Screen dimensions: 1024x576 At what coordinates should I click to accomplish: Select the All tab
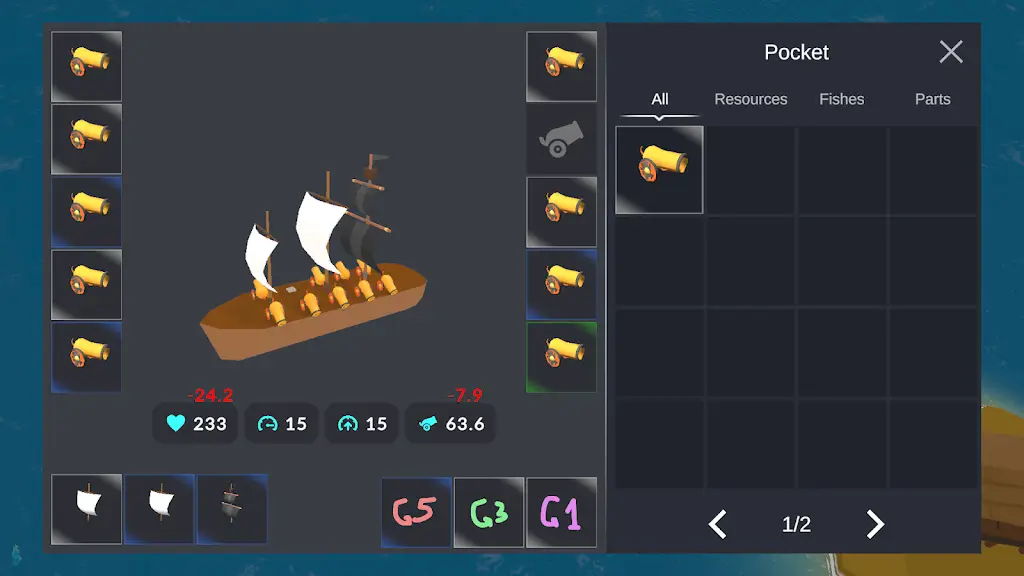[659, 99]
